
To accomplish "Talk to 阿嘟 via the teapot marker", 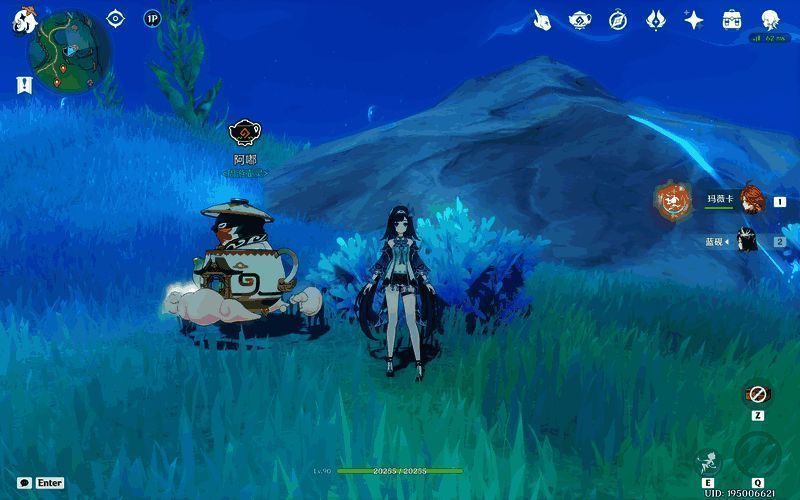I will click(x=245, y=134).
